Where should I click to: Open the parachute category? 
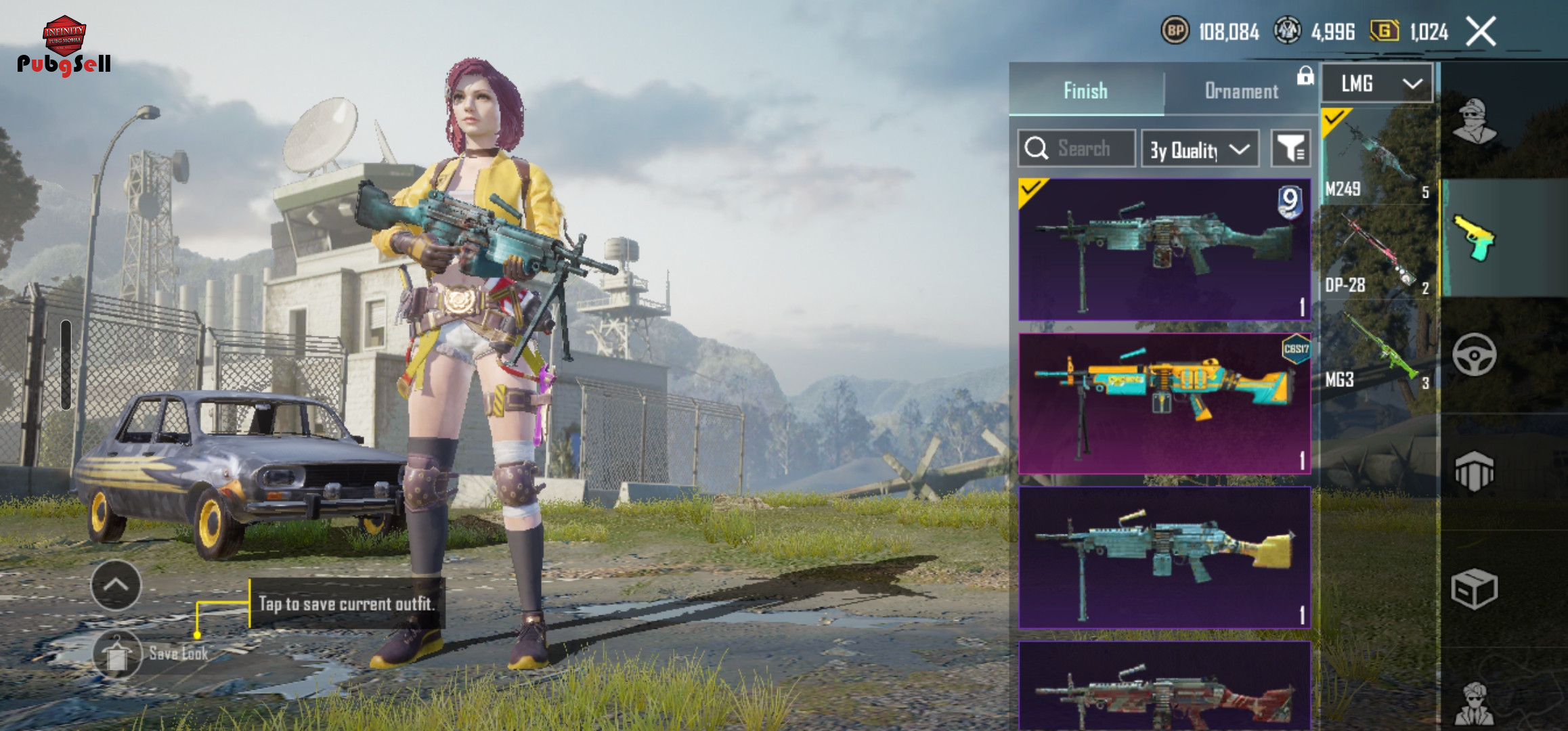click(x=1475, y=471)
